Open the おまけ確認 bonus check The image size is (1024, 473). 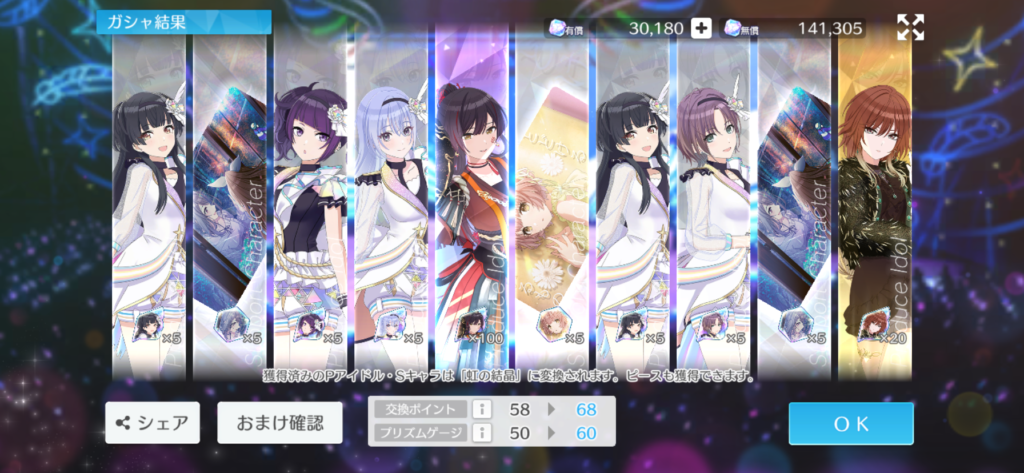[279, 423]
